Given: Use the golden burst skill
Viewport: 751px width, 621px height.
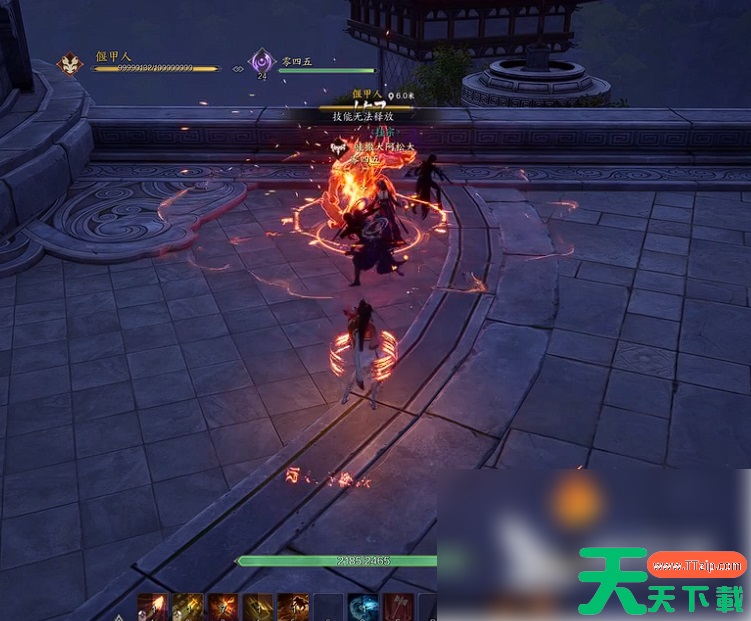Looking at the screenshot, I should click(187, 607).
